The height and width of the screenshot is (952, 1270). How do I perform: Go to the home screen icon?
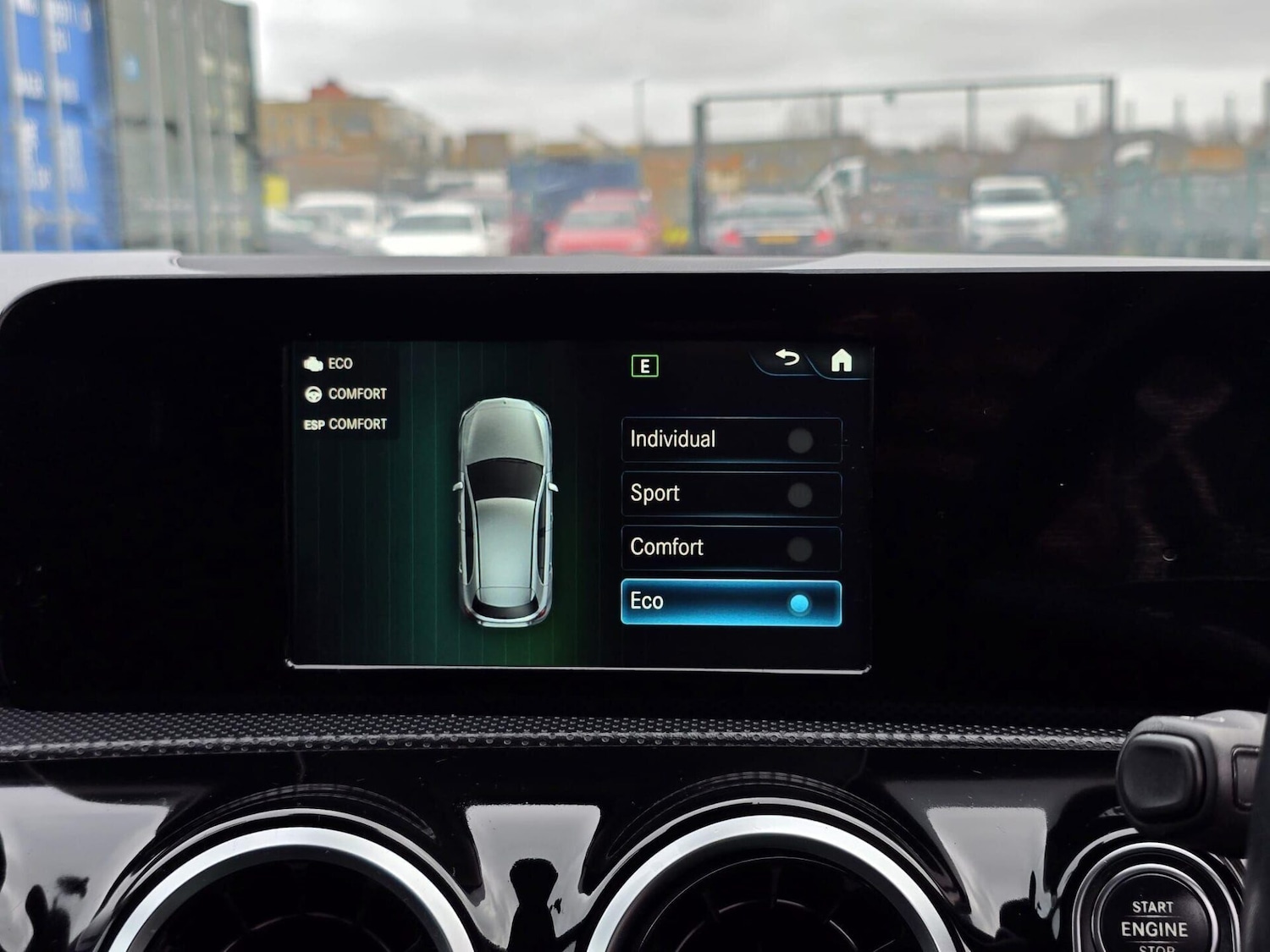click(x=841, y=361)
